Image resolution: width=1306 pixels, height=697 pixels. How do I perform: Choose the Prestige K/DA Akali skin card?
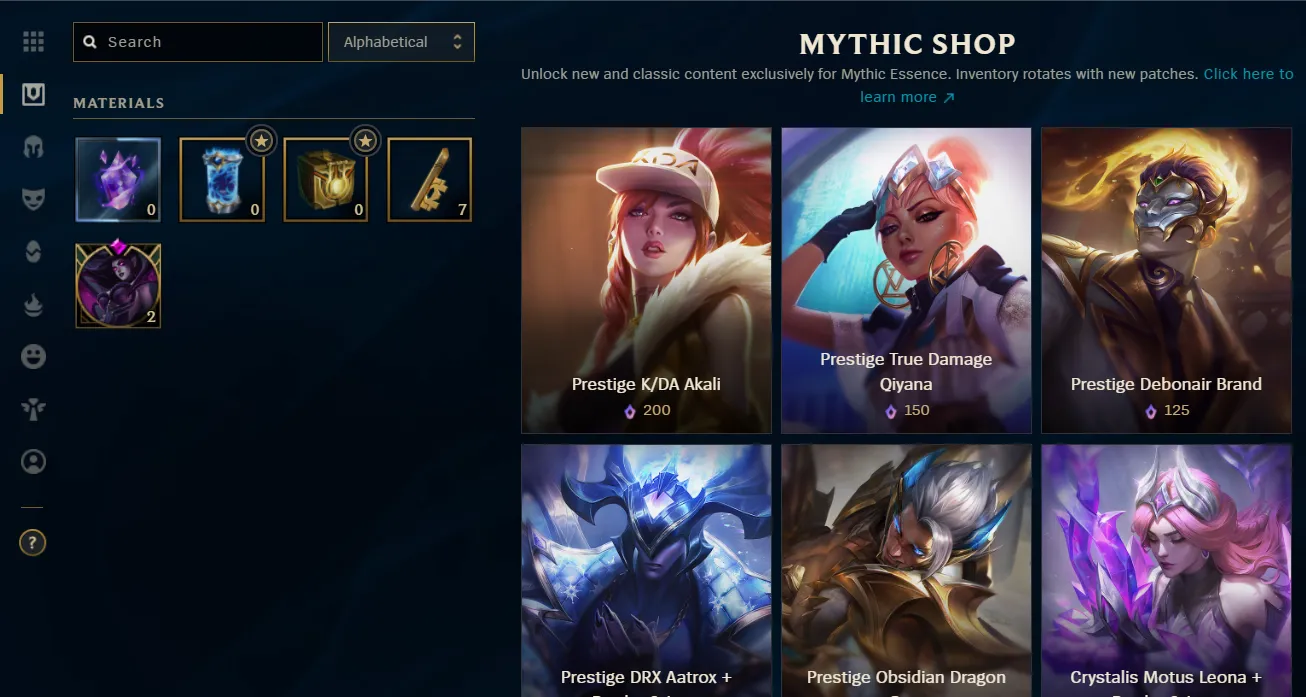coord(646,280)
